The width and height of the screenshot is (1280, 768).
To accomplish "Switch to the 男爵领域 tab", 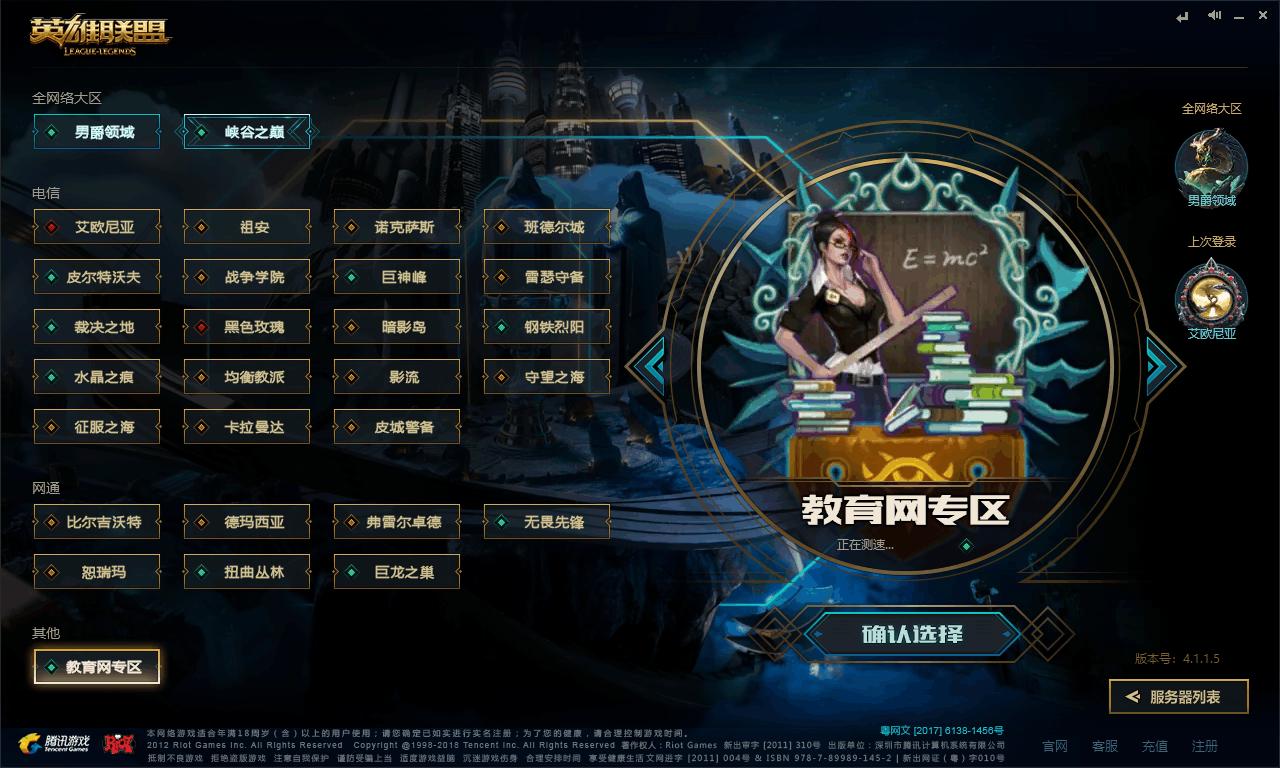I will (96, 131).
